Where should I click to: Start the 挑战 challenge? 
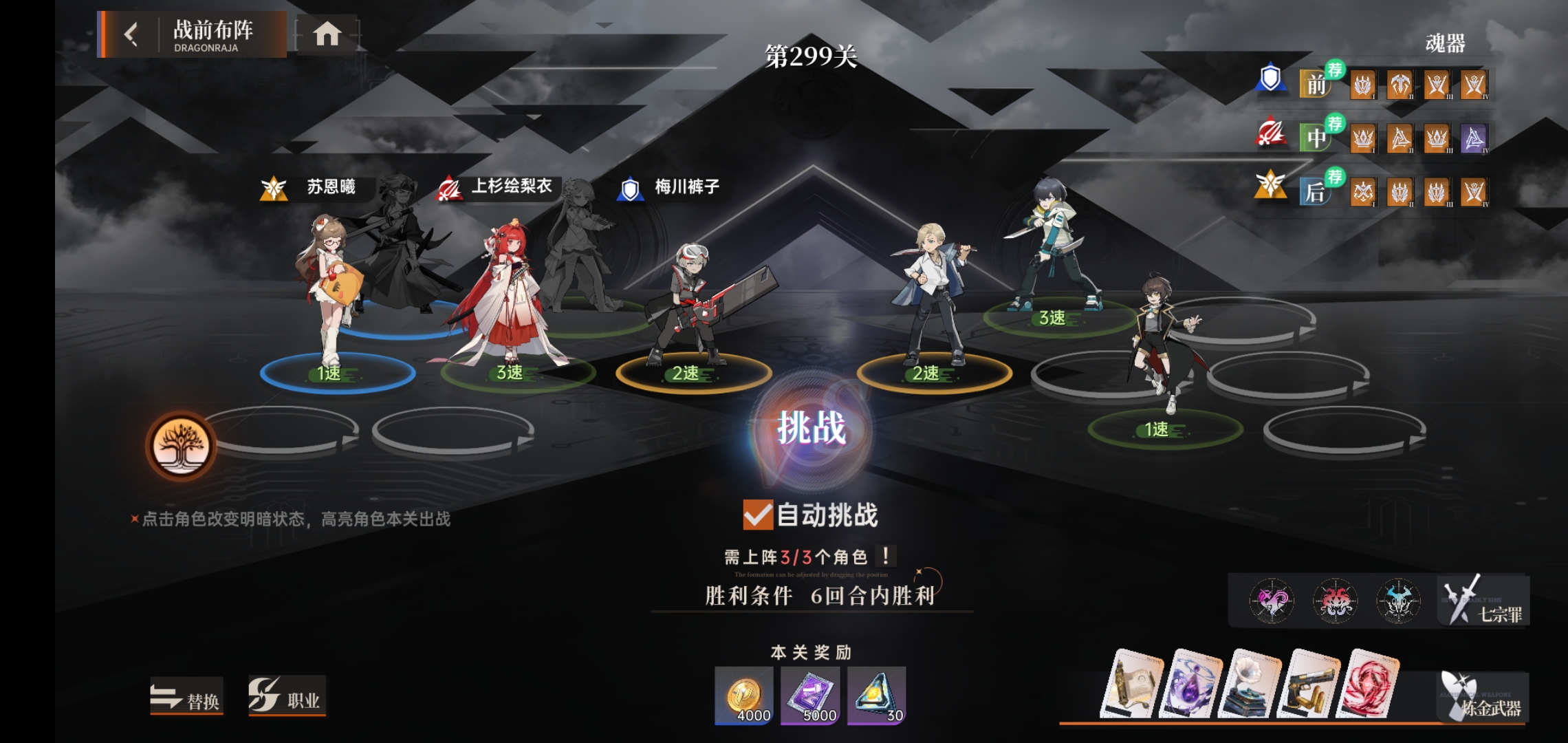812,429
